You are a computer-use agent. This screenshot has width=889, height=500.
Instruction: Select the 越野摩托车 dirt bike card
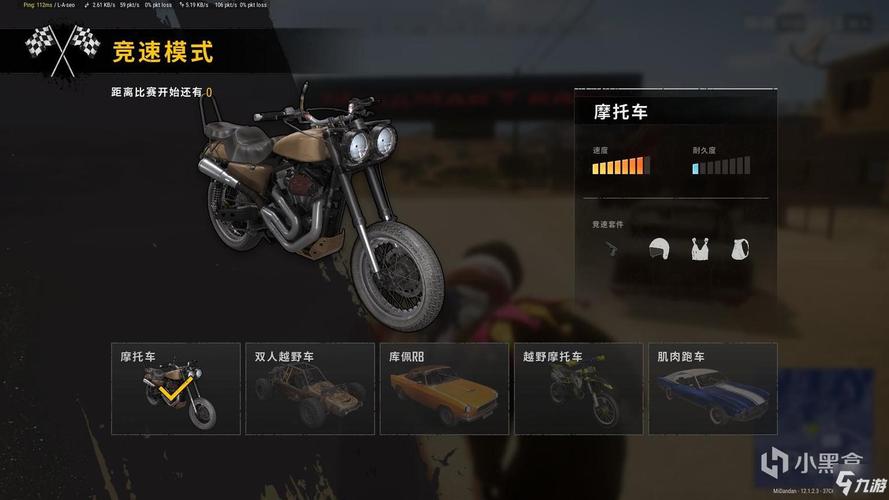pos(578,388)
